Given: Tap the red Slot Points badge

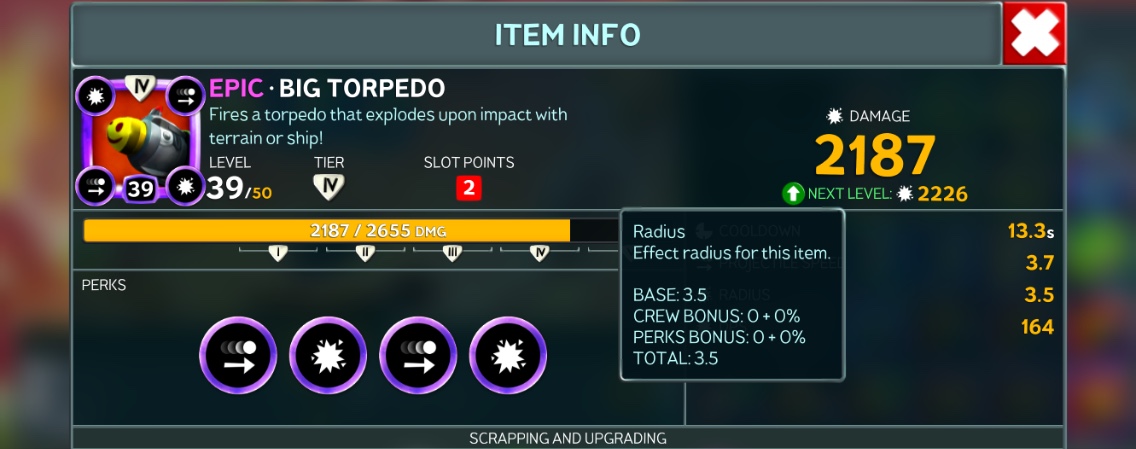Looking at the screenshot, I should [468, 188].
